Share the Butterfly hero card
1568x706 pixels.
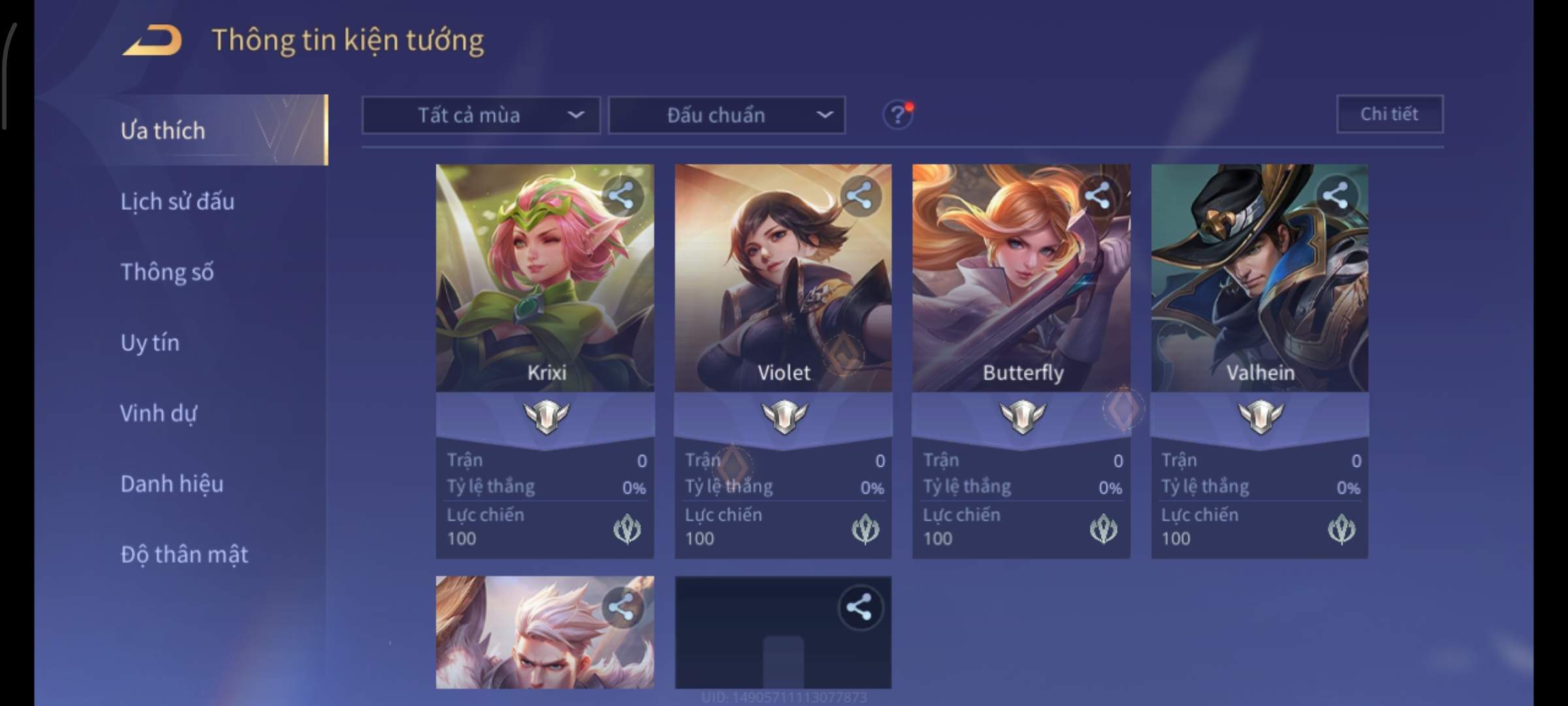(1098, 195)
